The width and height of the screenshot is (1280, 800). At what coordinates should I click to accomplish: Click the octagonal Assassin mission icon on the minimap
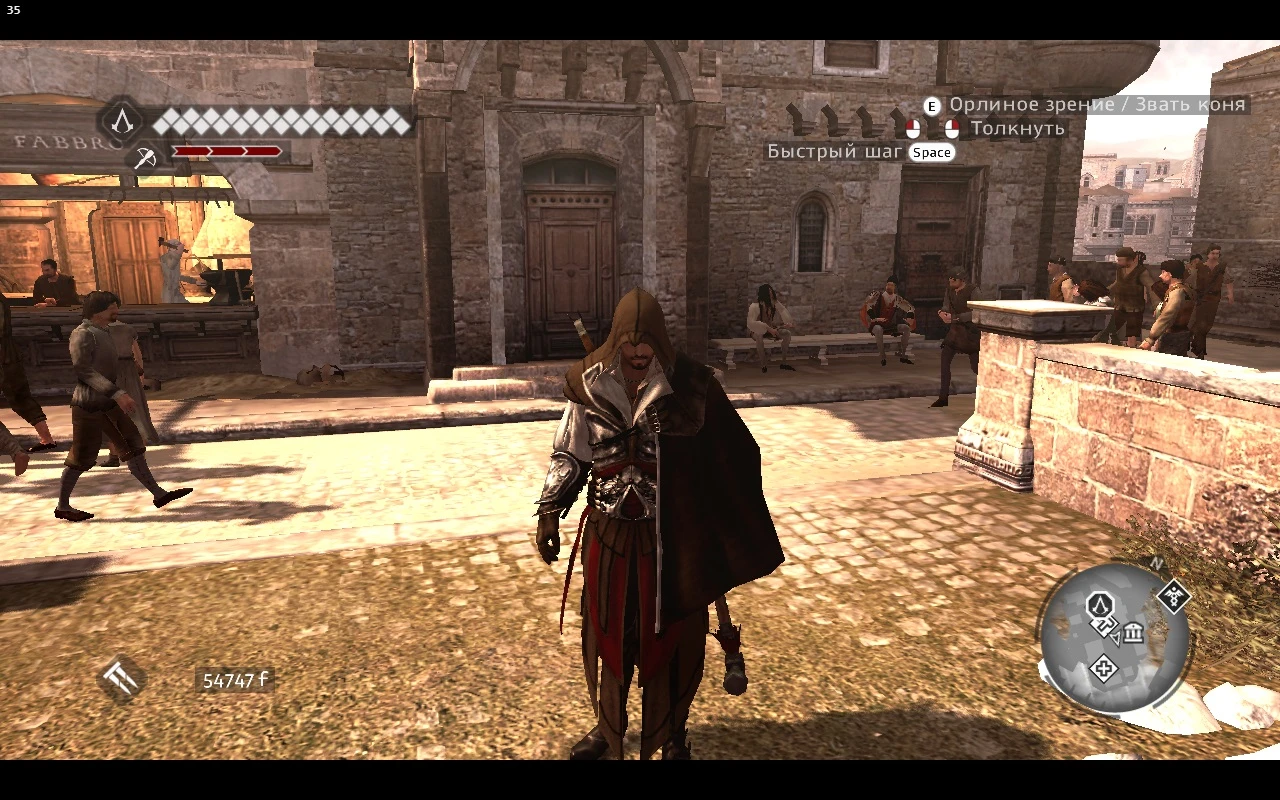point(1100,605)
